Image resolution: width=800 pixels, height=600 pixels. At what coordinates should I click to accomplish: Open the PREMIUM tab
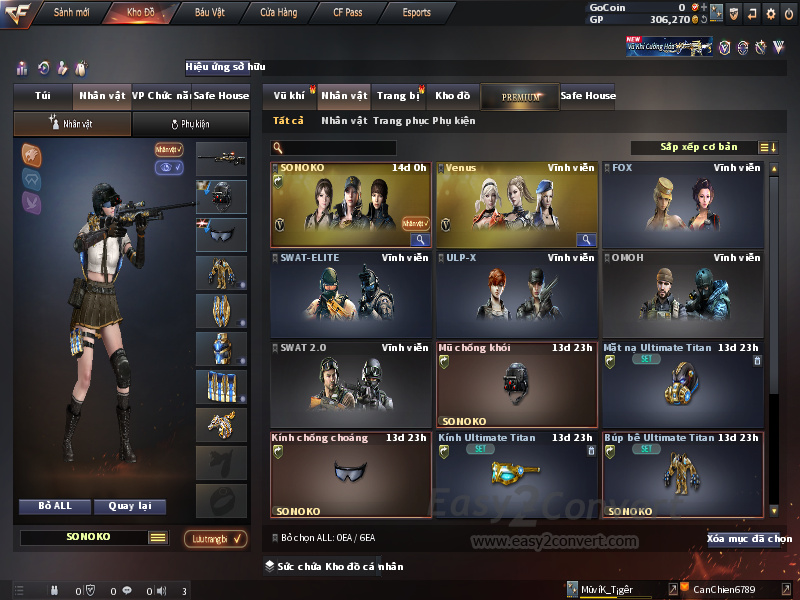point(520,97)
